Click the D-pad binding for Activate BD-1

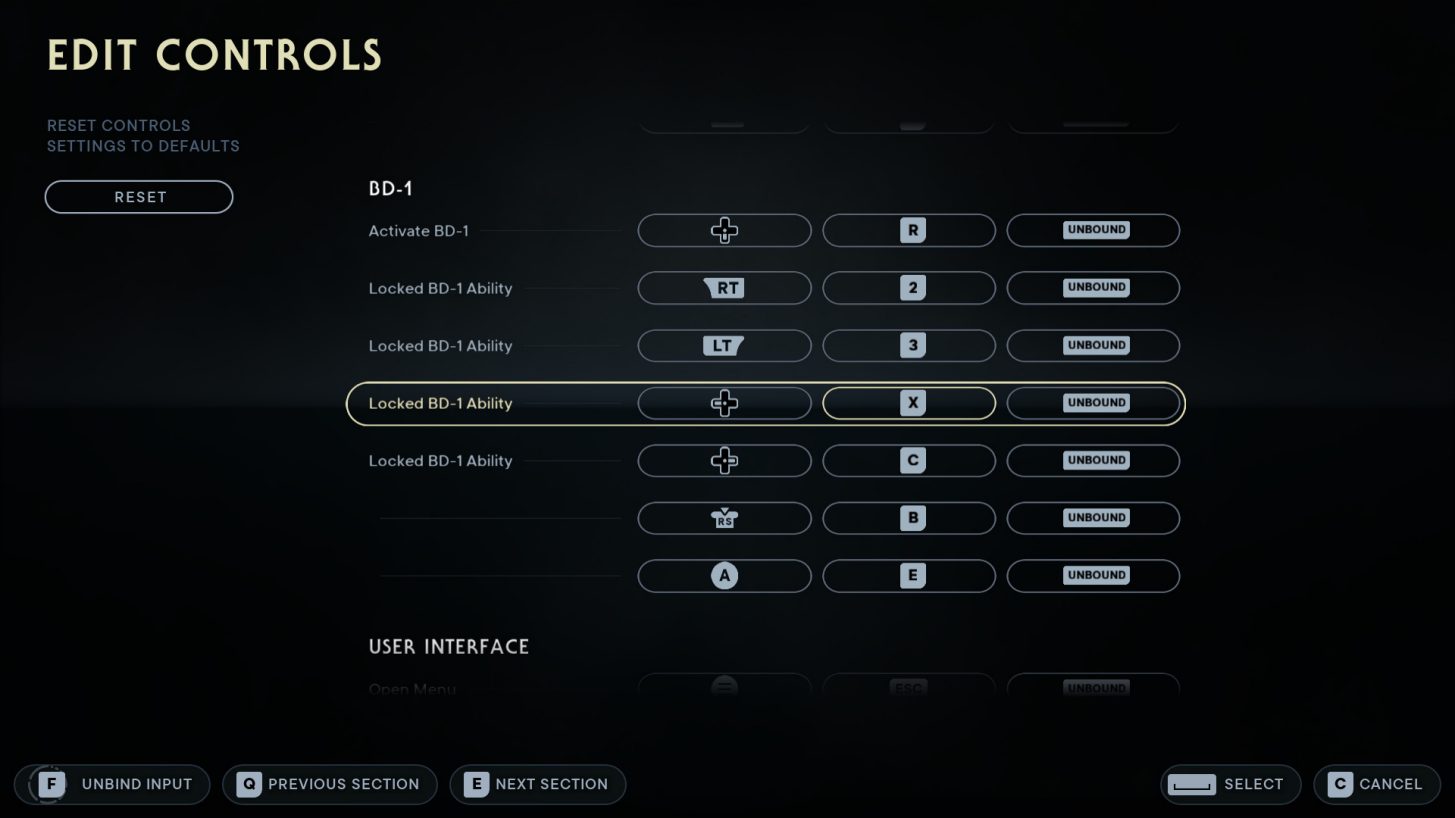[x=724, y=230]
